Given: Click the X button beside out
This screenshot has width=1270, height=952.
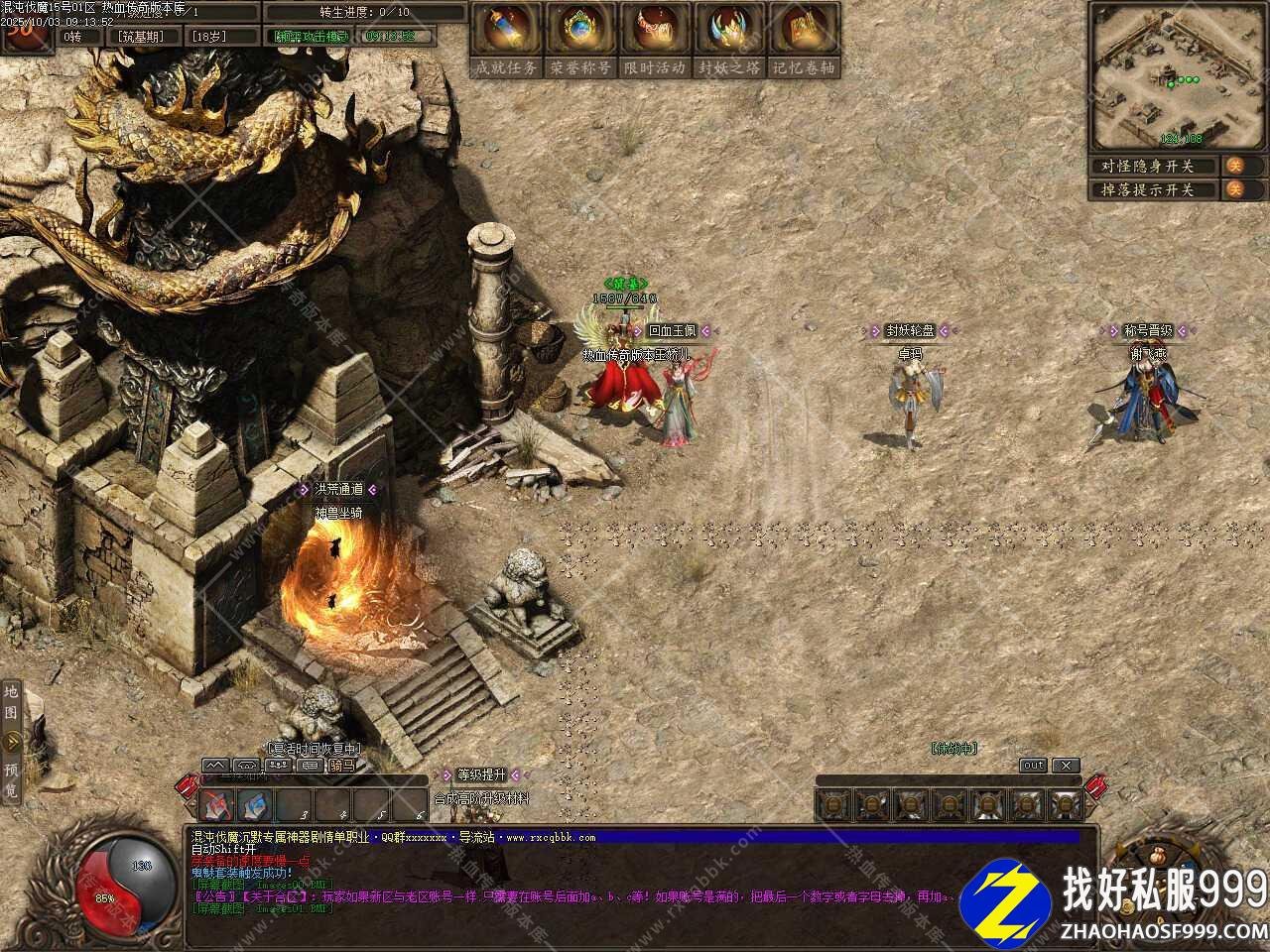Looking at the screenshot, I should [1065, 766].
